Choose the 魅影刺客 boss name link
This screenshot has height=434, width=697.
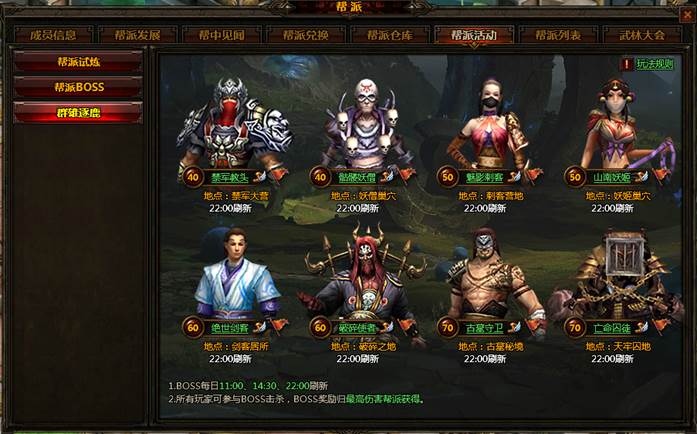(x=488, y=176)
